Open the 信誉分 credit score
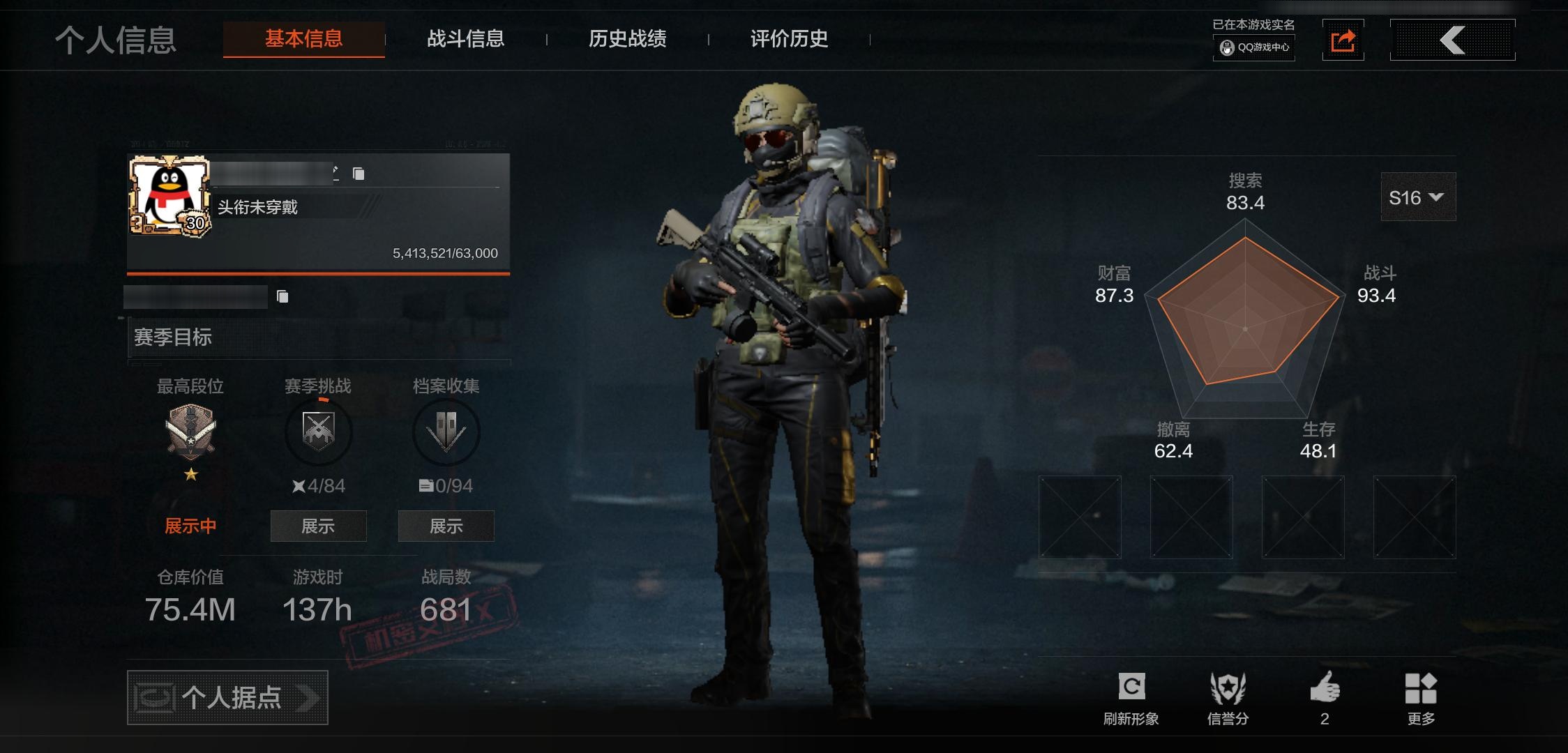This screenshot has width=1568, height=753. pos(1228,697)
